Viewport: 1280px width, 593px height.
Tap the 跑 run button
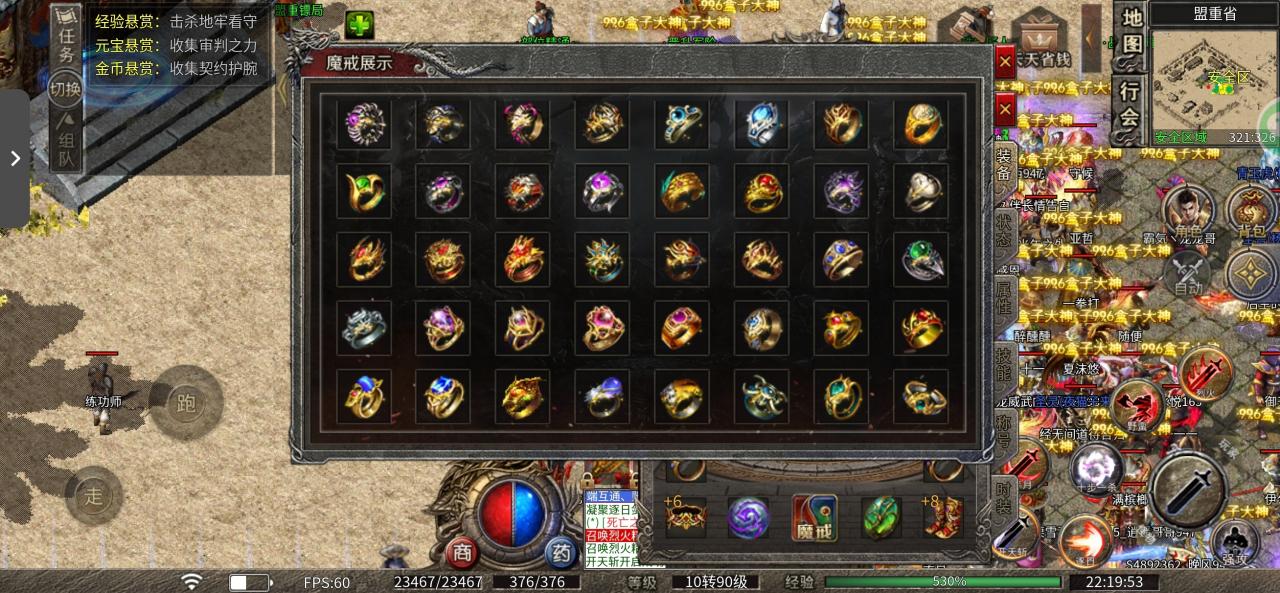coord(185,402)
